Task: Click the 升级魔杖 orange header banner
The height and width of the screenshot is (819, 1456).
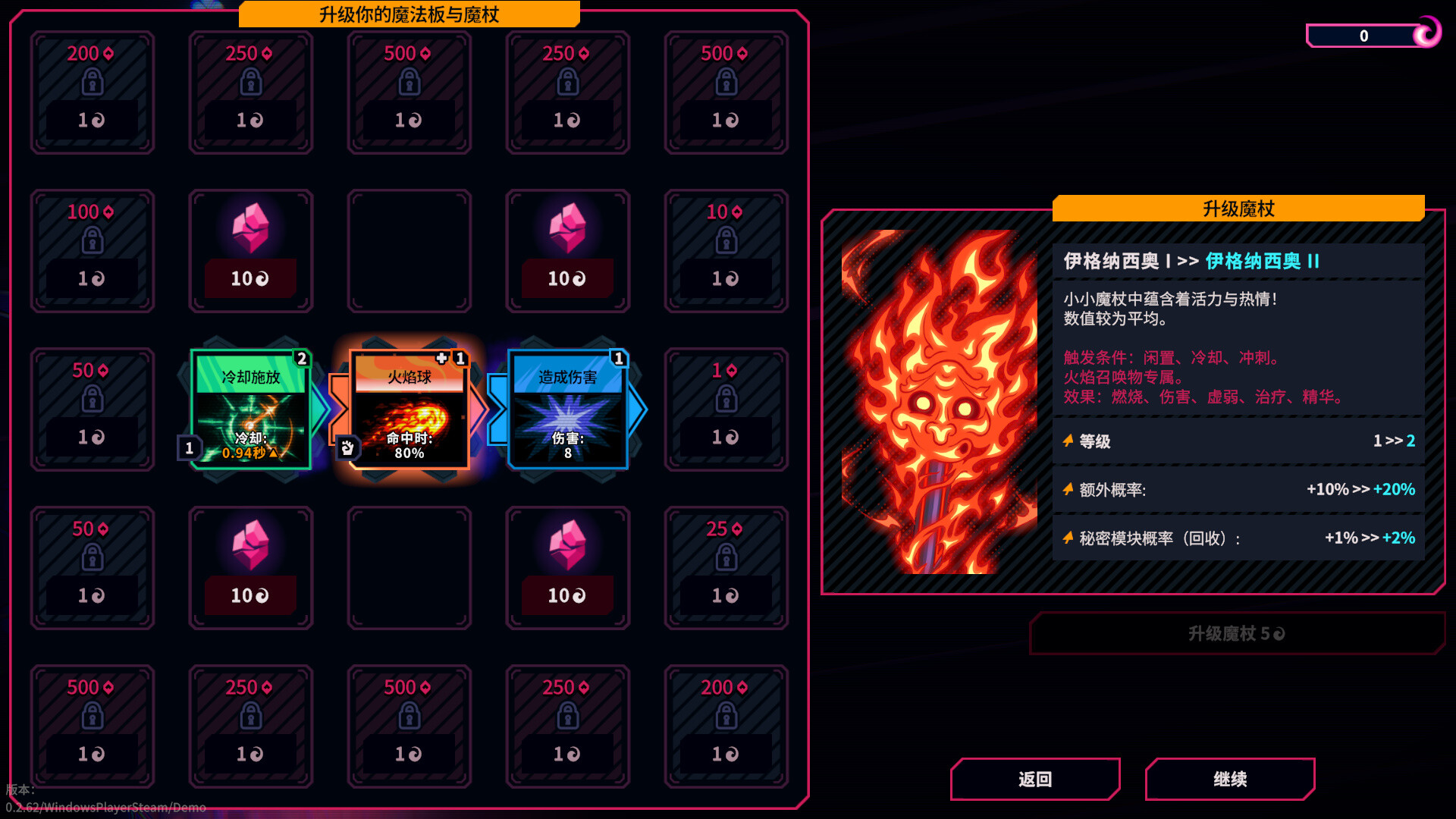Action: point(1238,208)
